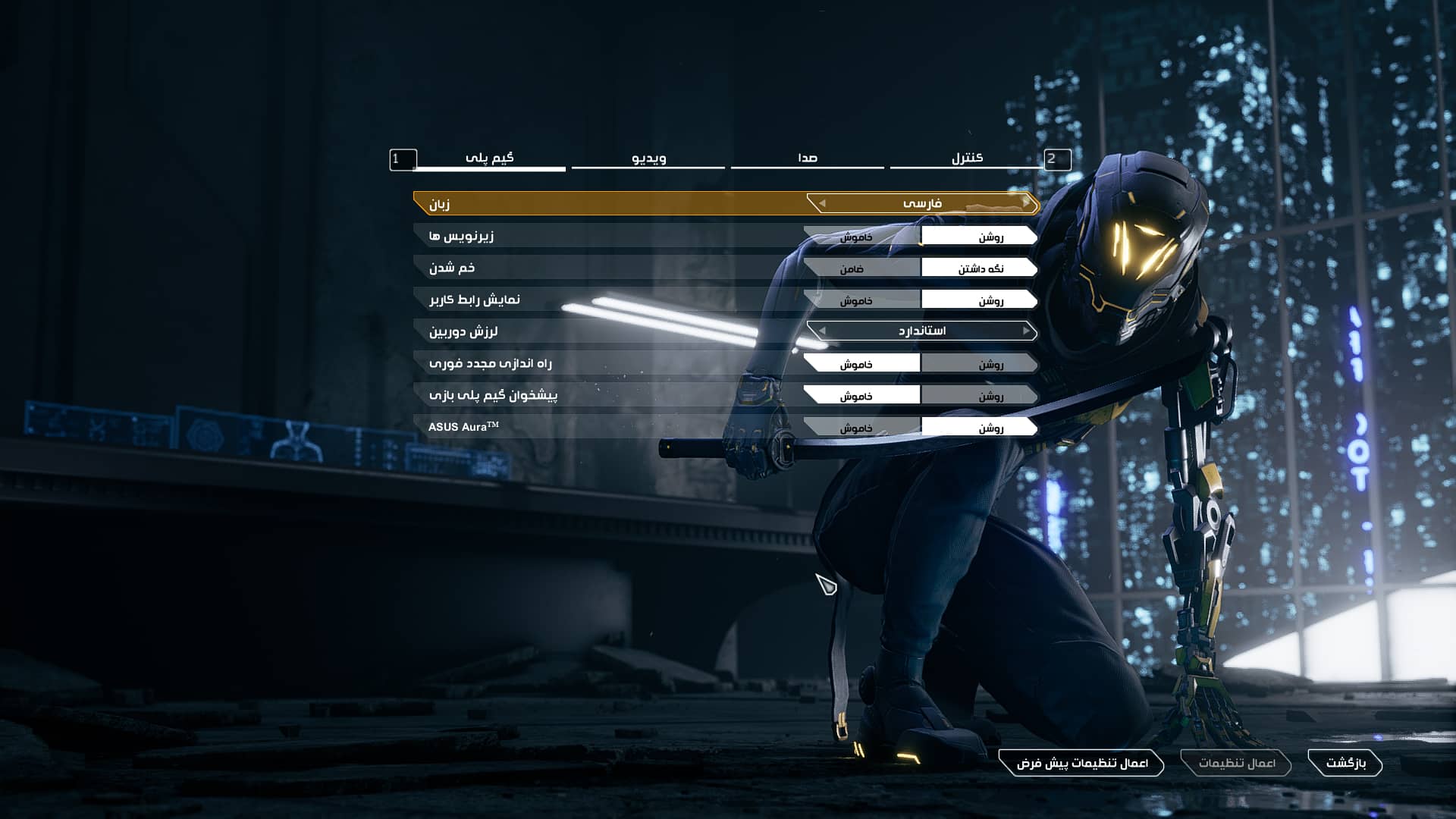
Task: Click the right arrow on the زبان selector
Action: point(1026,203)
